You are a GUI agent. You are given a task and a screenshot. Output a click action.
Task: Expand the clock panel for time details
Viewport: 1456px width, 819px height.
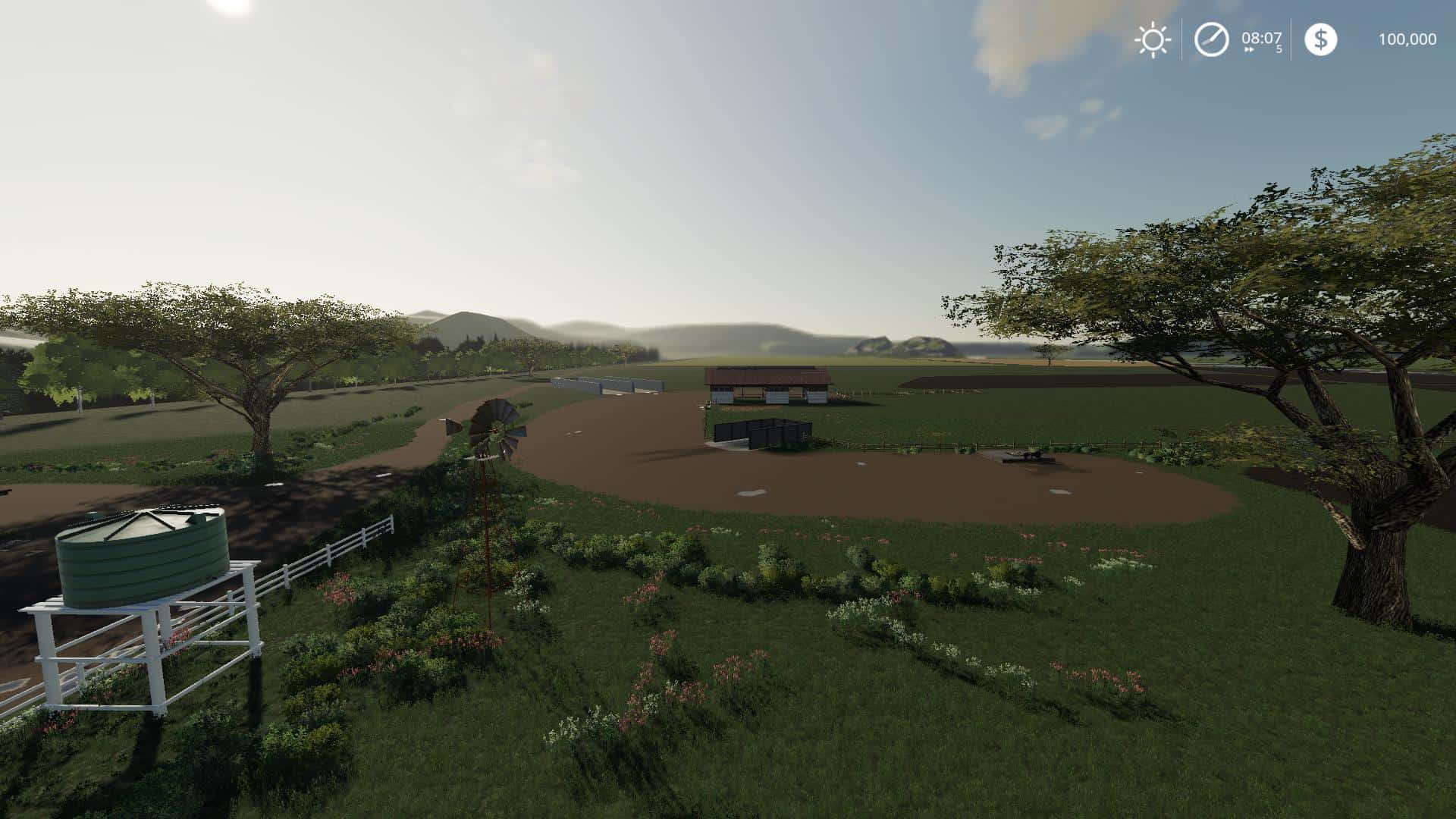click(1211, 39)
